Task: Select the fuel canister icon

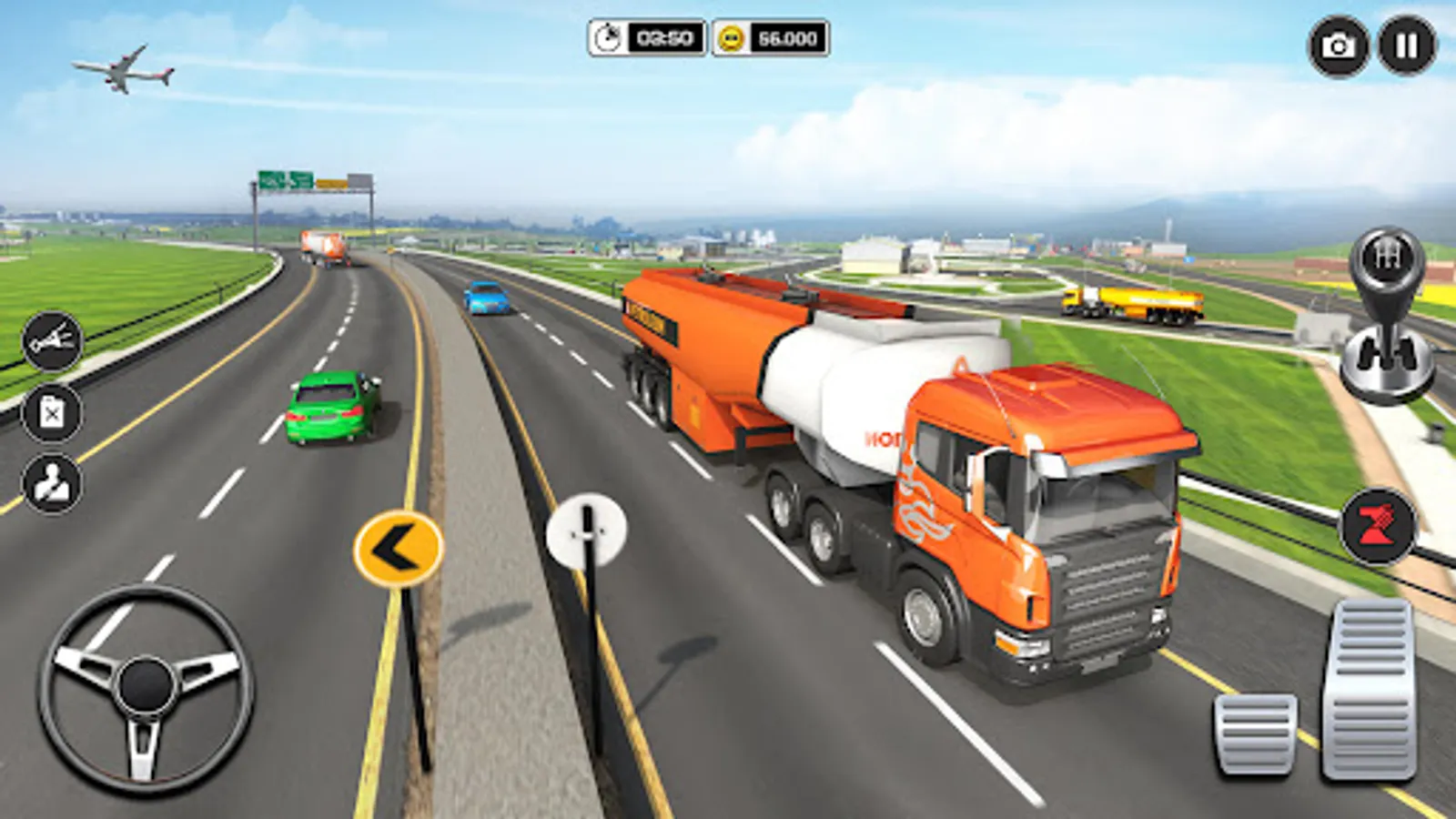Action: pyautogui.click(x=52, y=413)
